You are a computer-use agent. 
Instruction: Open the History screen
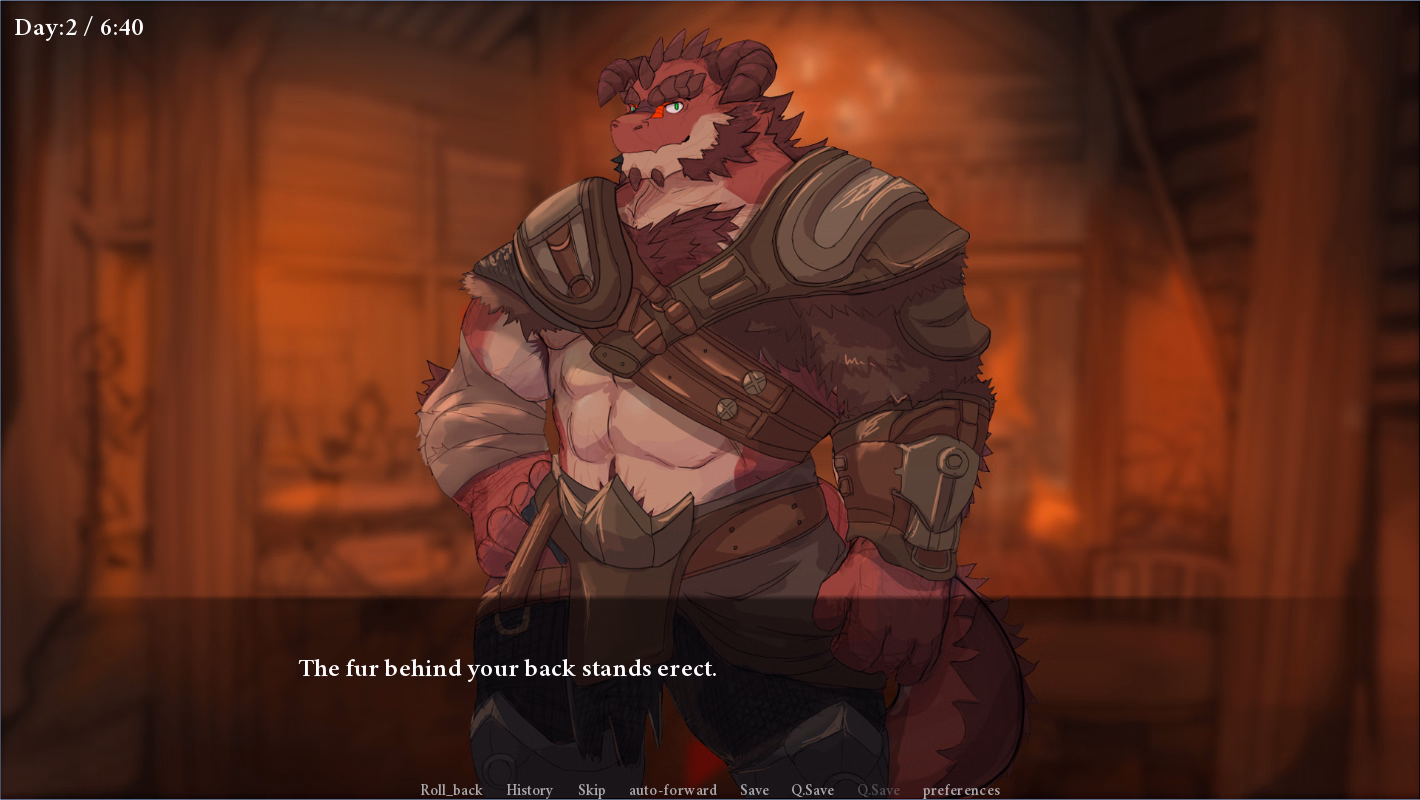[x=529, y=790]
